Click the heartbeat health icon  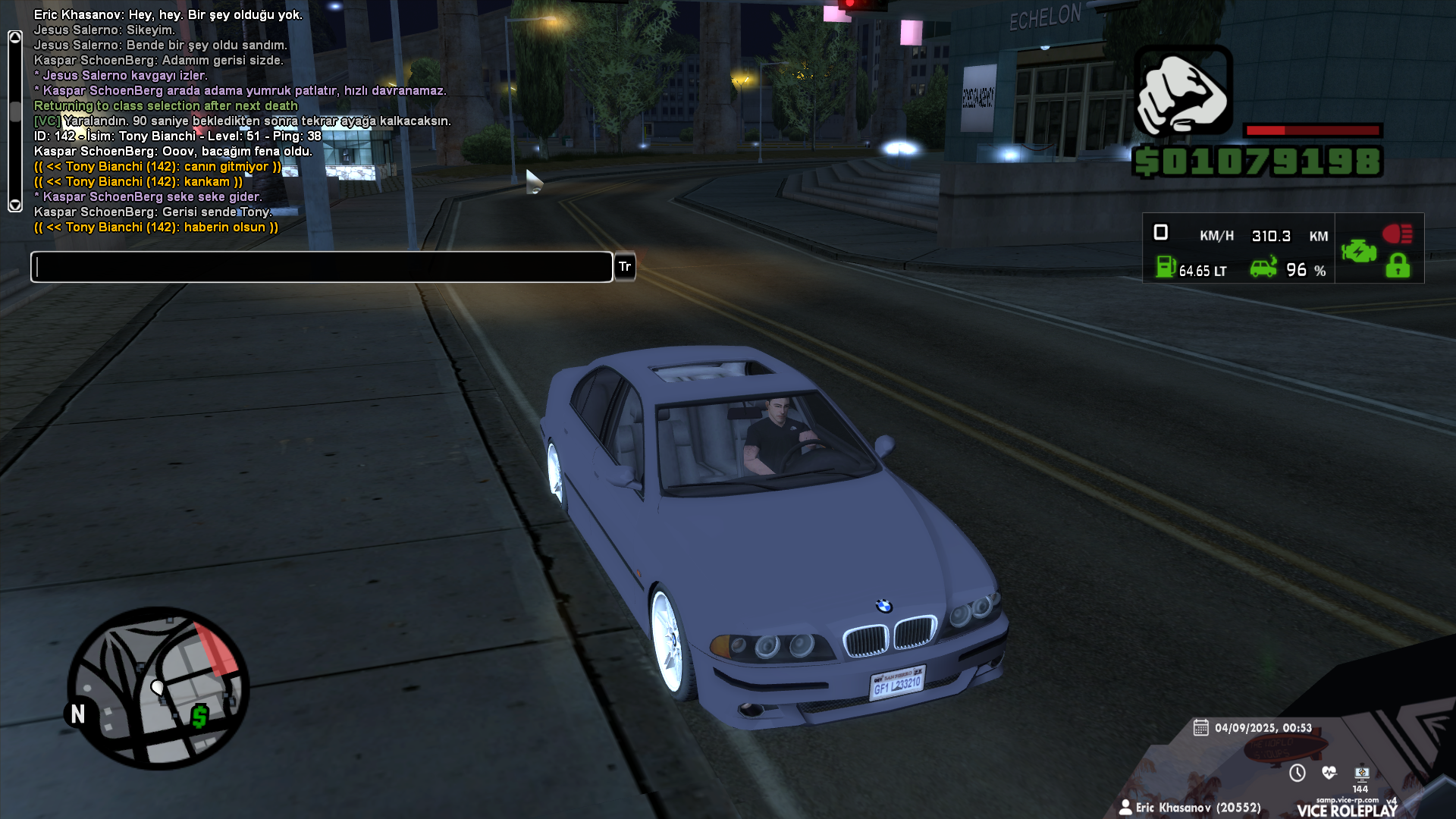(1329, 773)
